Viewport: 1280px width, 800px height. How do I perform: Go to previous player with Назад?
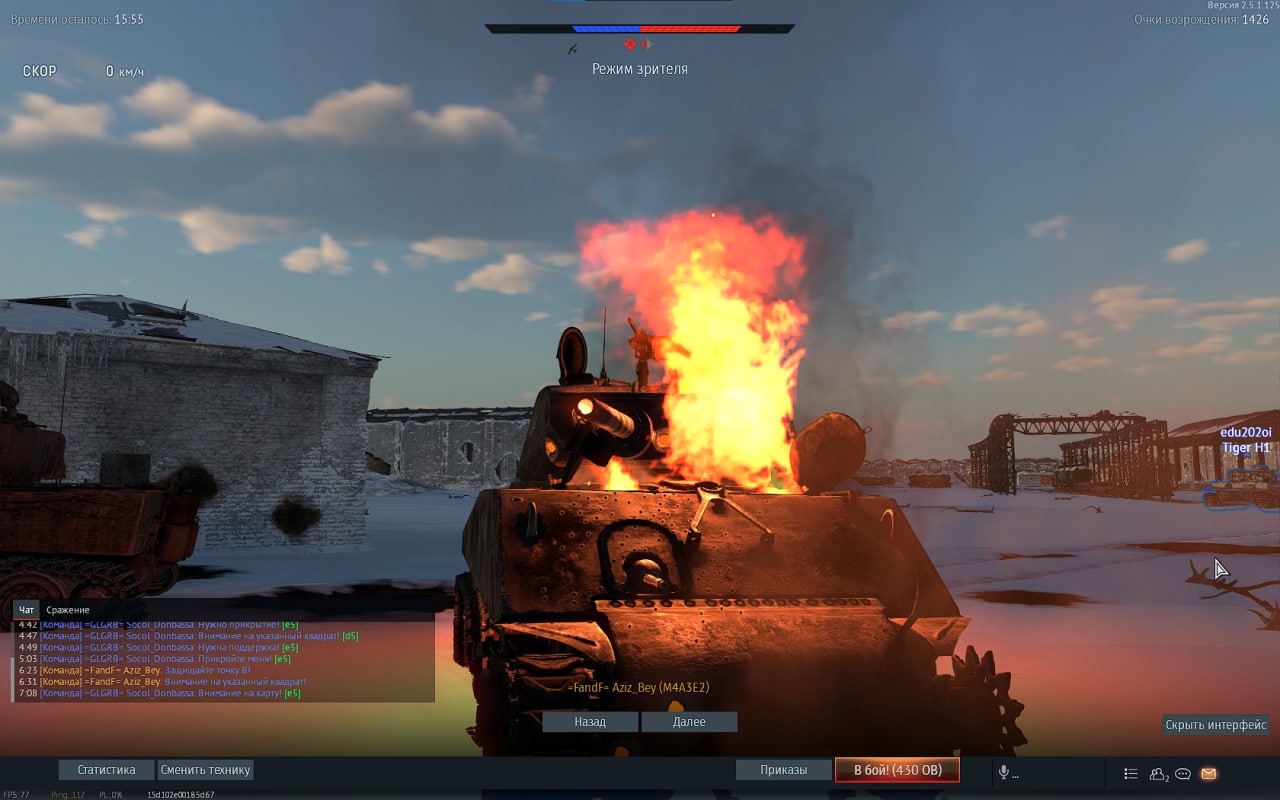[590, 722]
